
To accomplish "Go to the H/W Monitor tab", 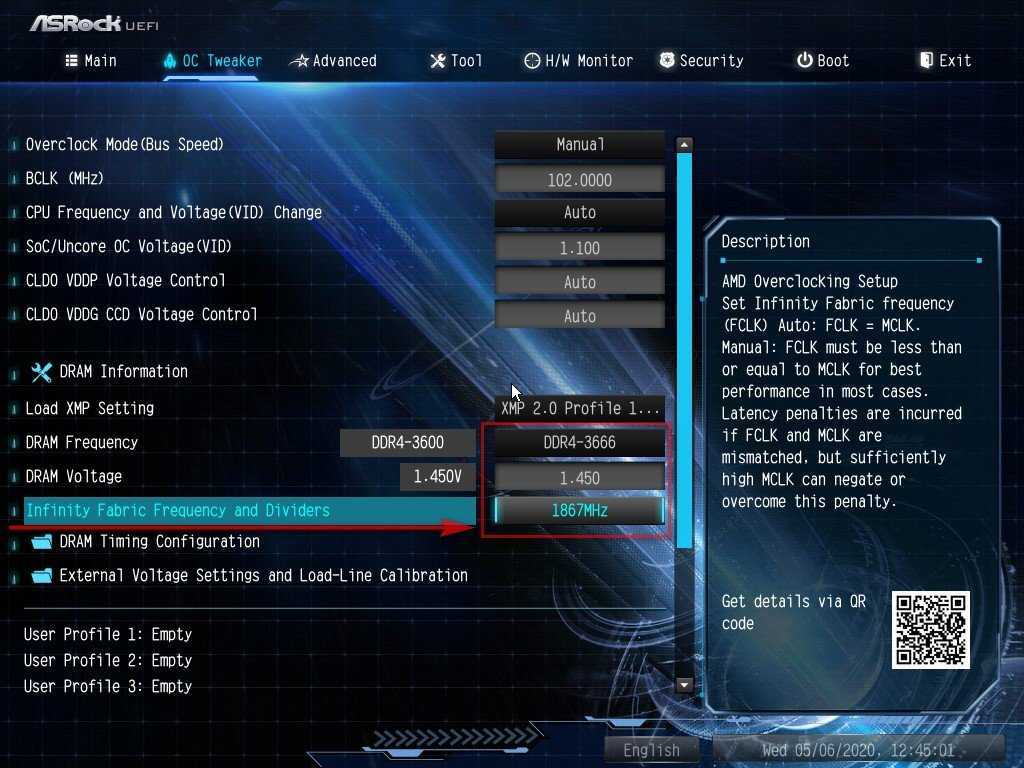I will tap(578, 61).
